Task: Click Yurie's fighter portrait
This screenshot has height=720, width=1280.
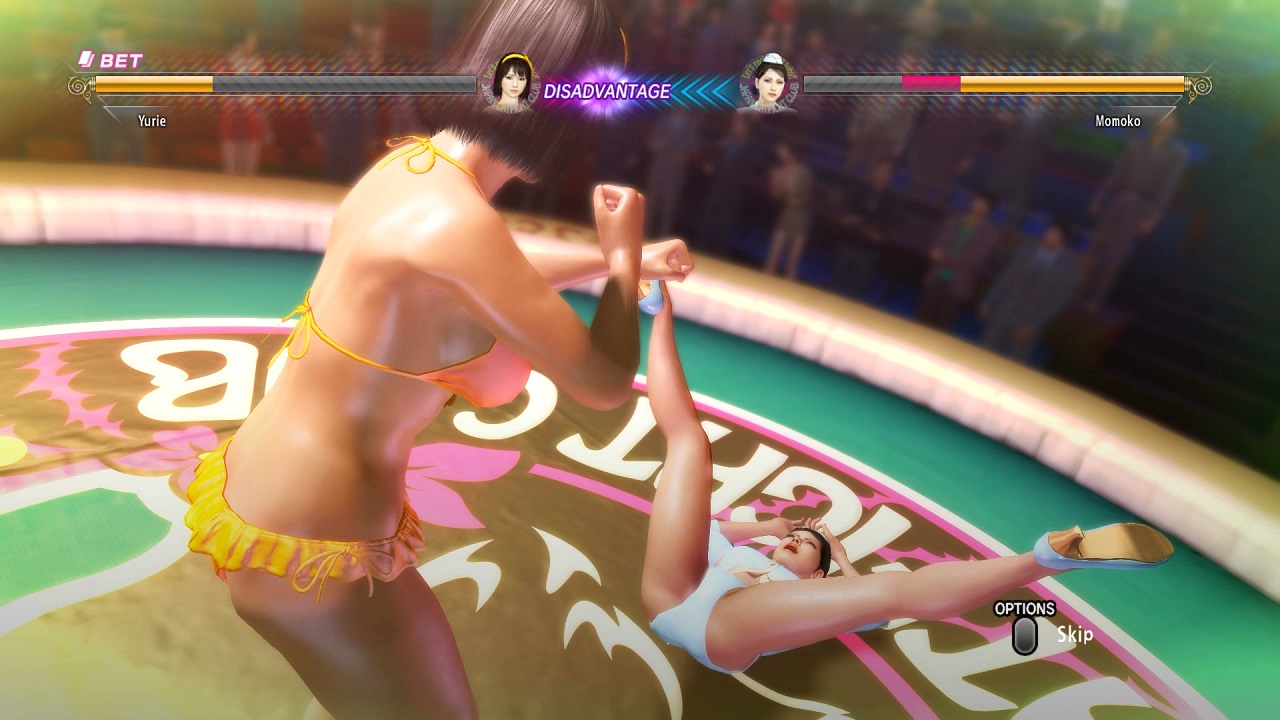Action: point(510,84)
